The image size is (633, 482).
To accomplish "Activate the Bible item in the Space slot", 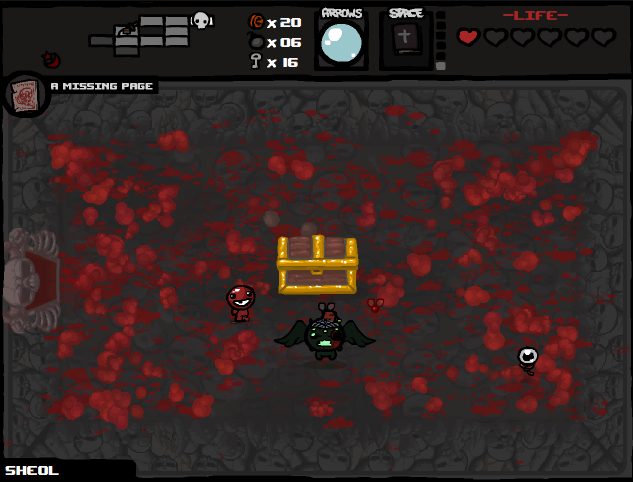I will point(404,40).
